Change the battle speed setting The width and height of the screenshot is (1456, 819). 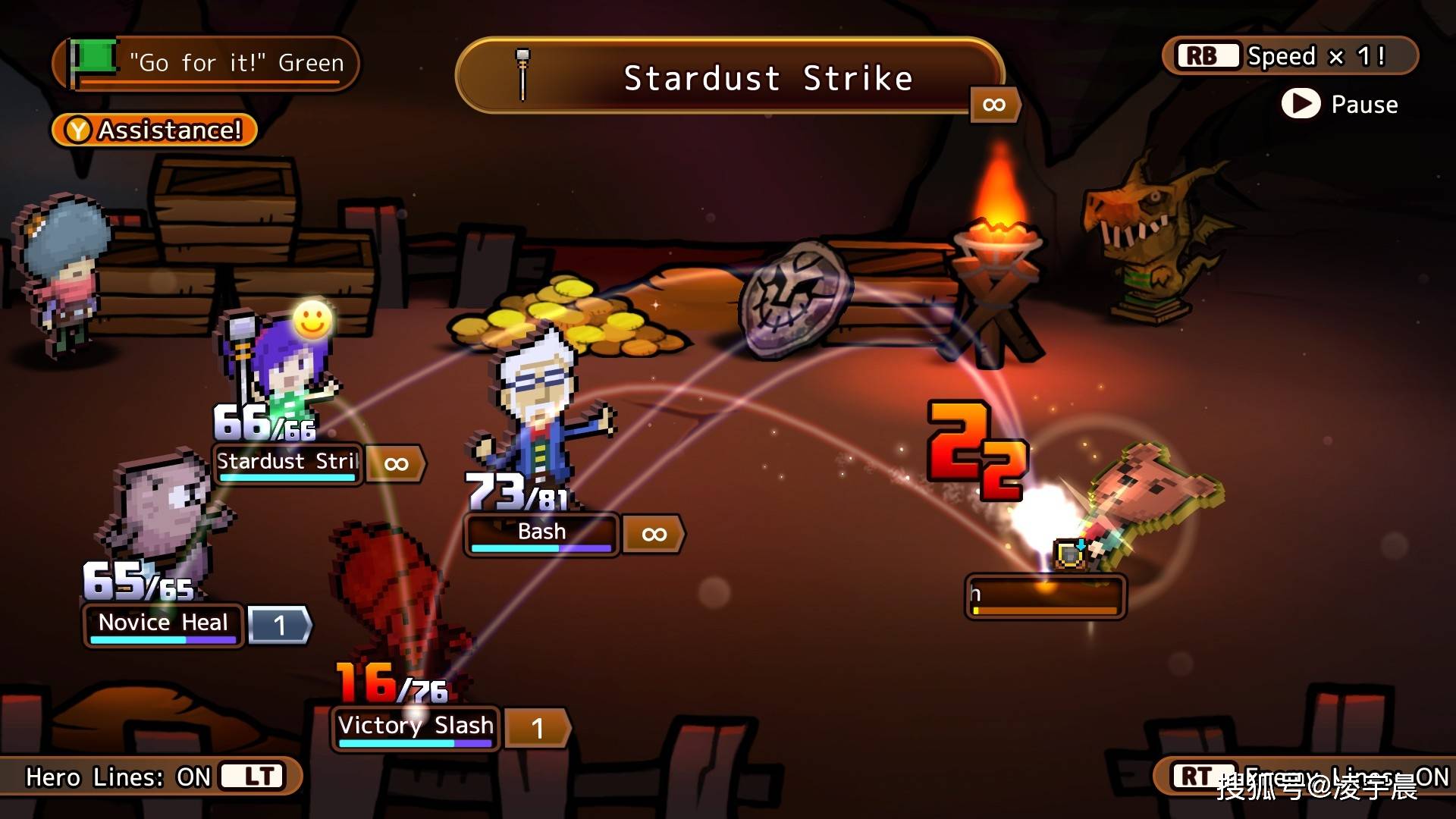pyautogui.click(x=1289, y=56)
